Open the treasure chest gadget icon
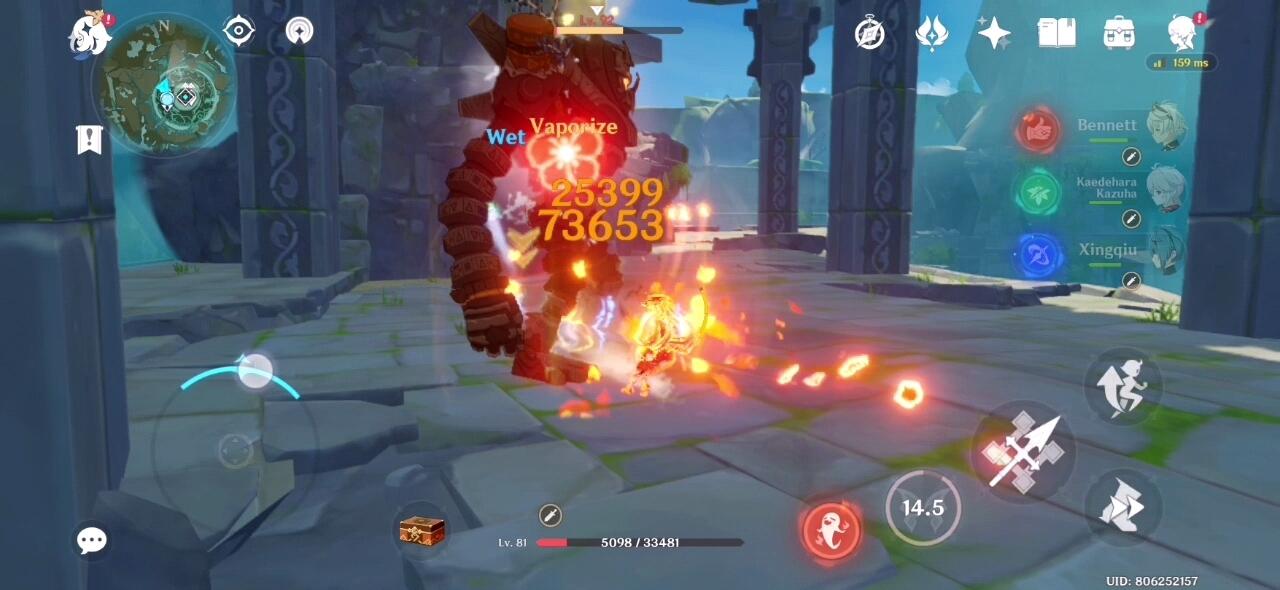Screen dimensions: 1280x590 421,530
